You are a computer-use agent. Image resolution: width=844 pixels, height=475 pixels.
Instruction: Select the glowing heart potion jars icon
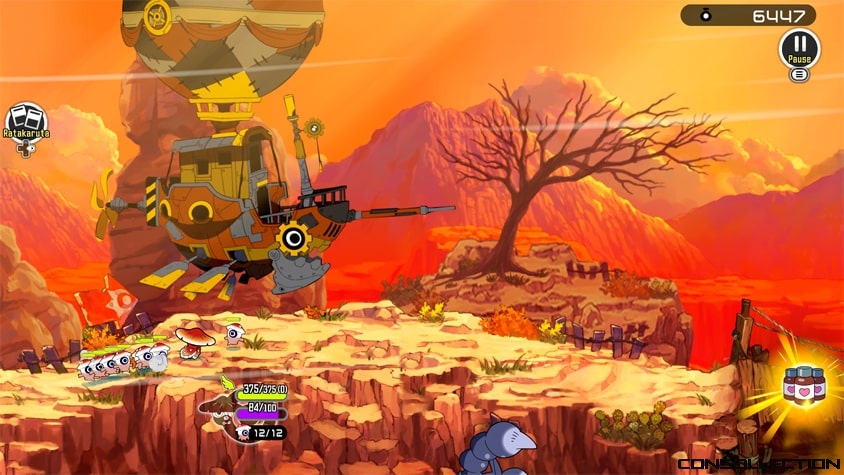(802, 385)
